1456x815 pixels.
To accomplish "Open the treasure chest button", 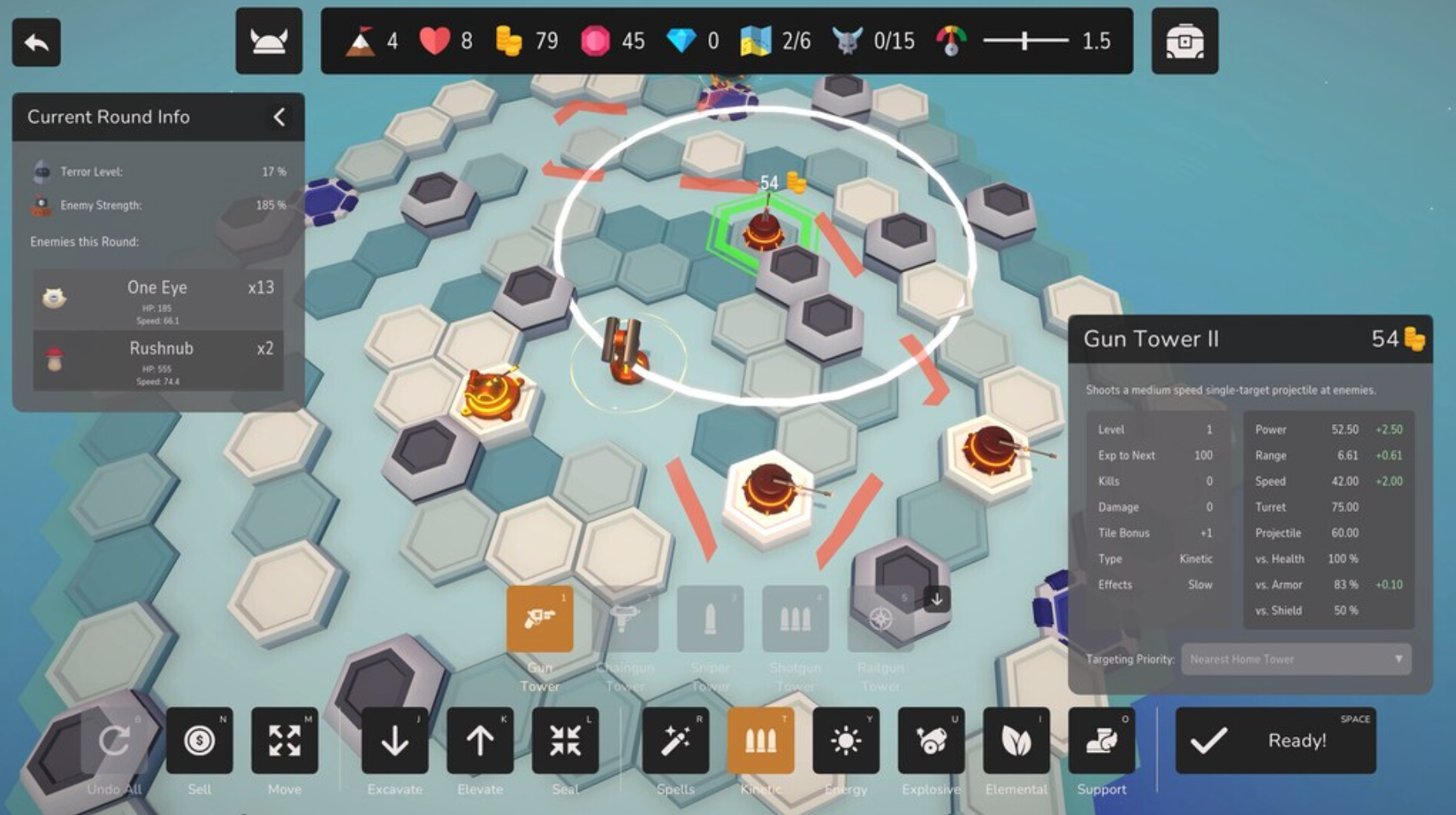I will (x=1184, y=42).
